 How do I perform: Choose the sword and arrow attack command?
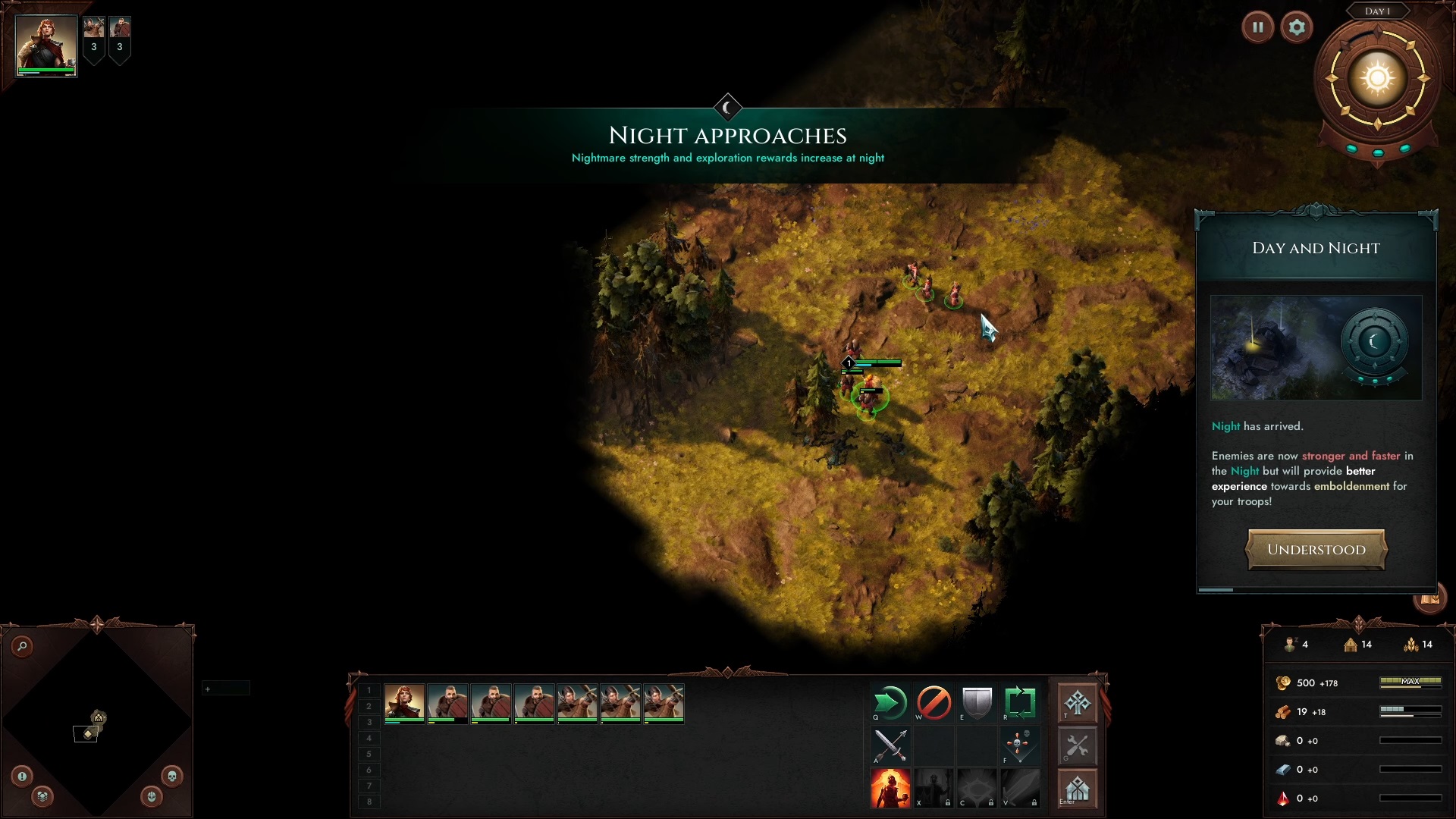click(x=890, y=746)
